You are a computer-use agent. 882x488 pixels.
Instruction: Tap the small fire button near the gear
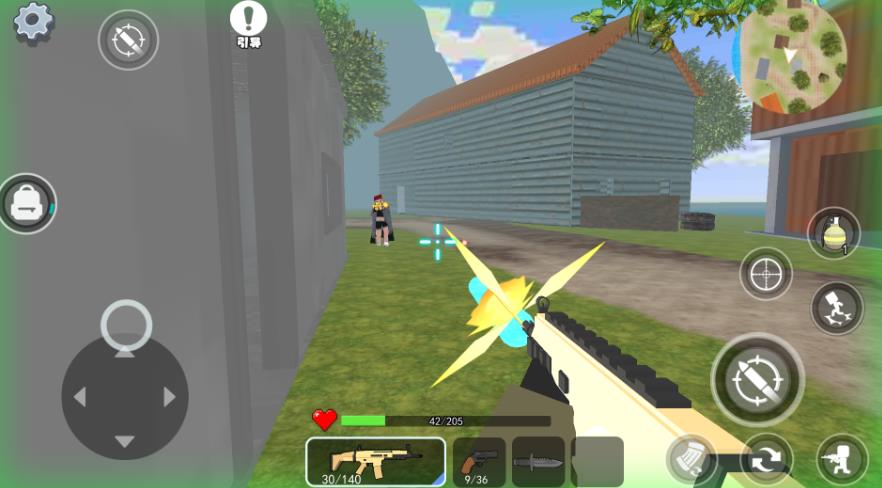[x=128, y=40]
